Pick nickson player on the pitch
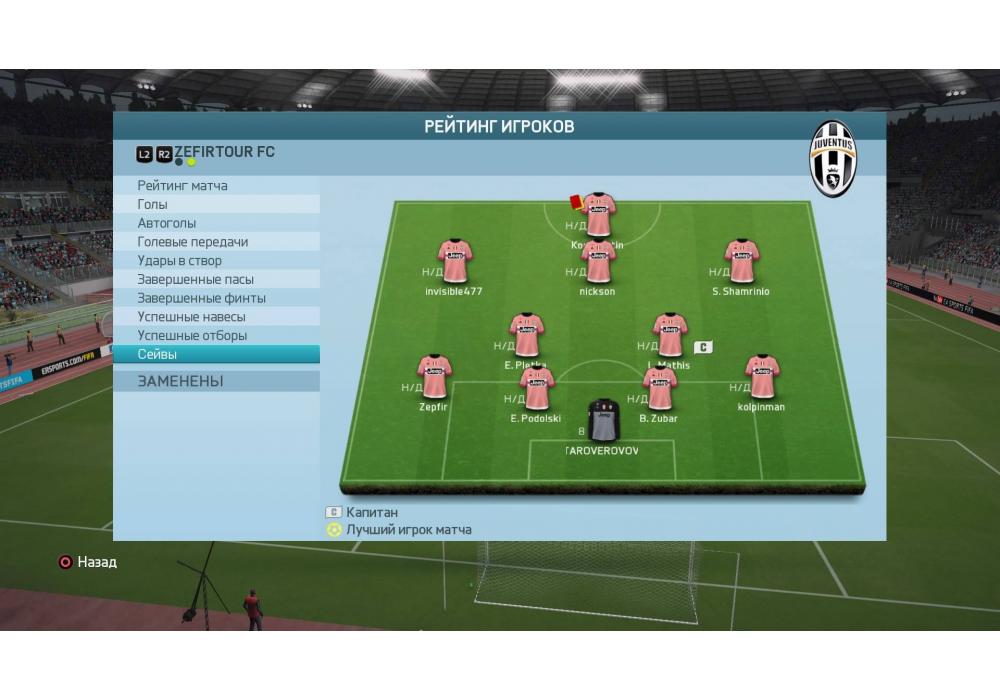This screenshot has height=700, width=1000. 597,262
